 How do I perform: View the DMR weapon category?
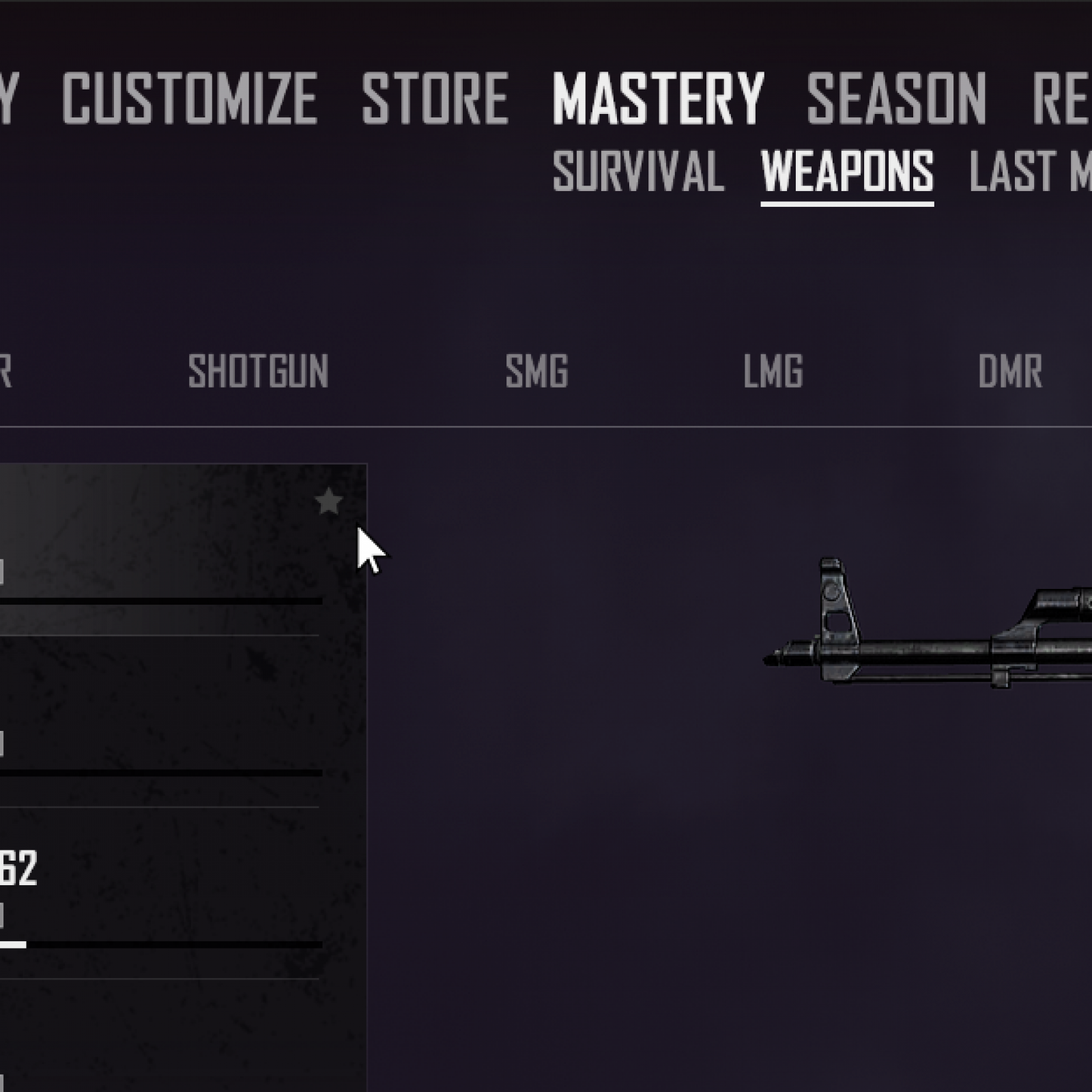(x=1009, y=371)
